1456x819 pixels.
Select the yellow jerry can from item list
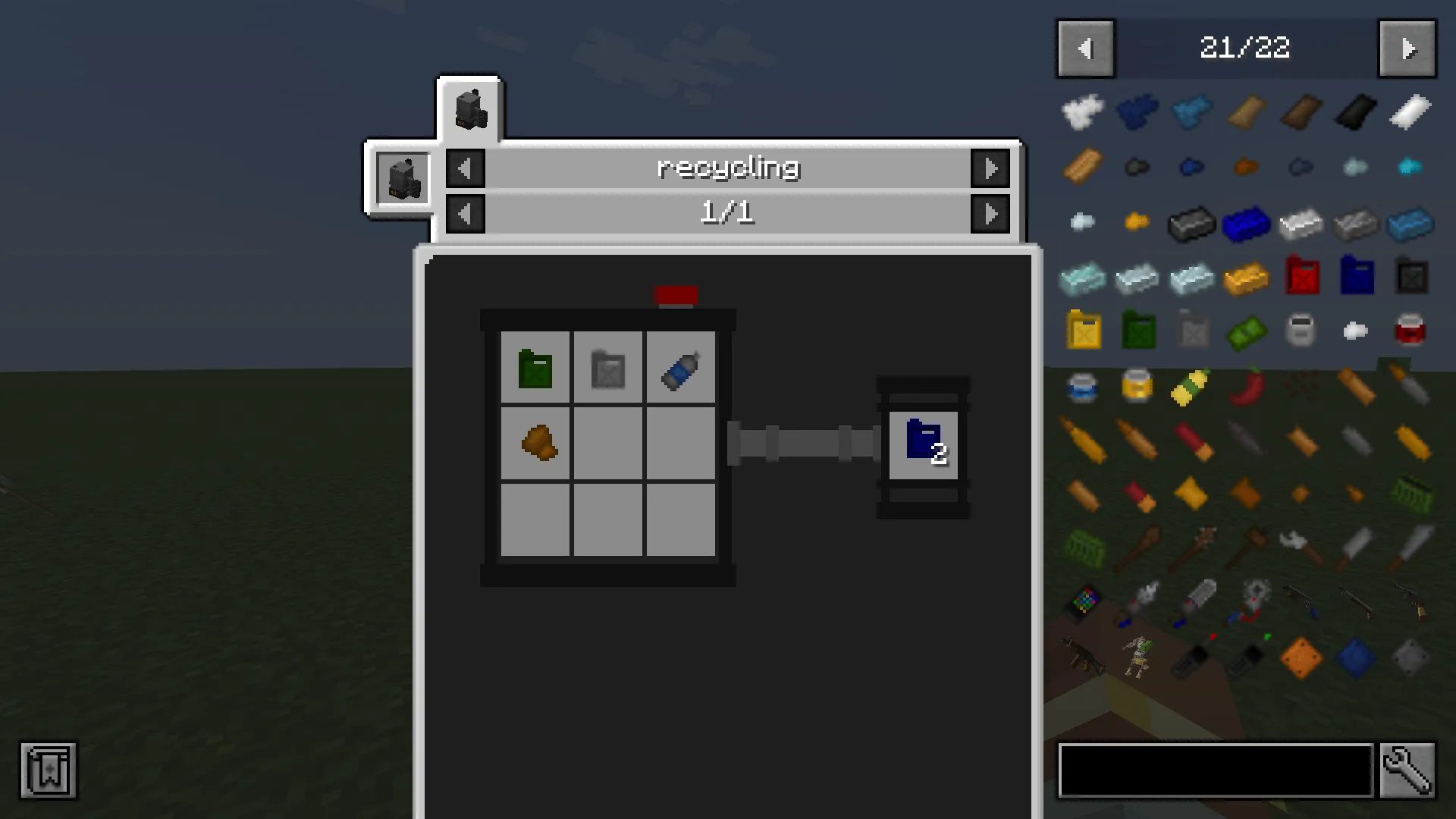click(1084, 331)
